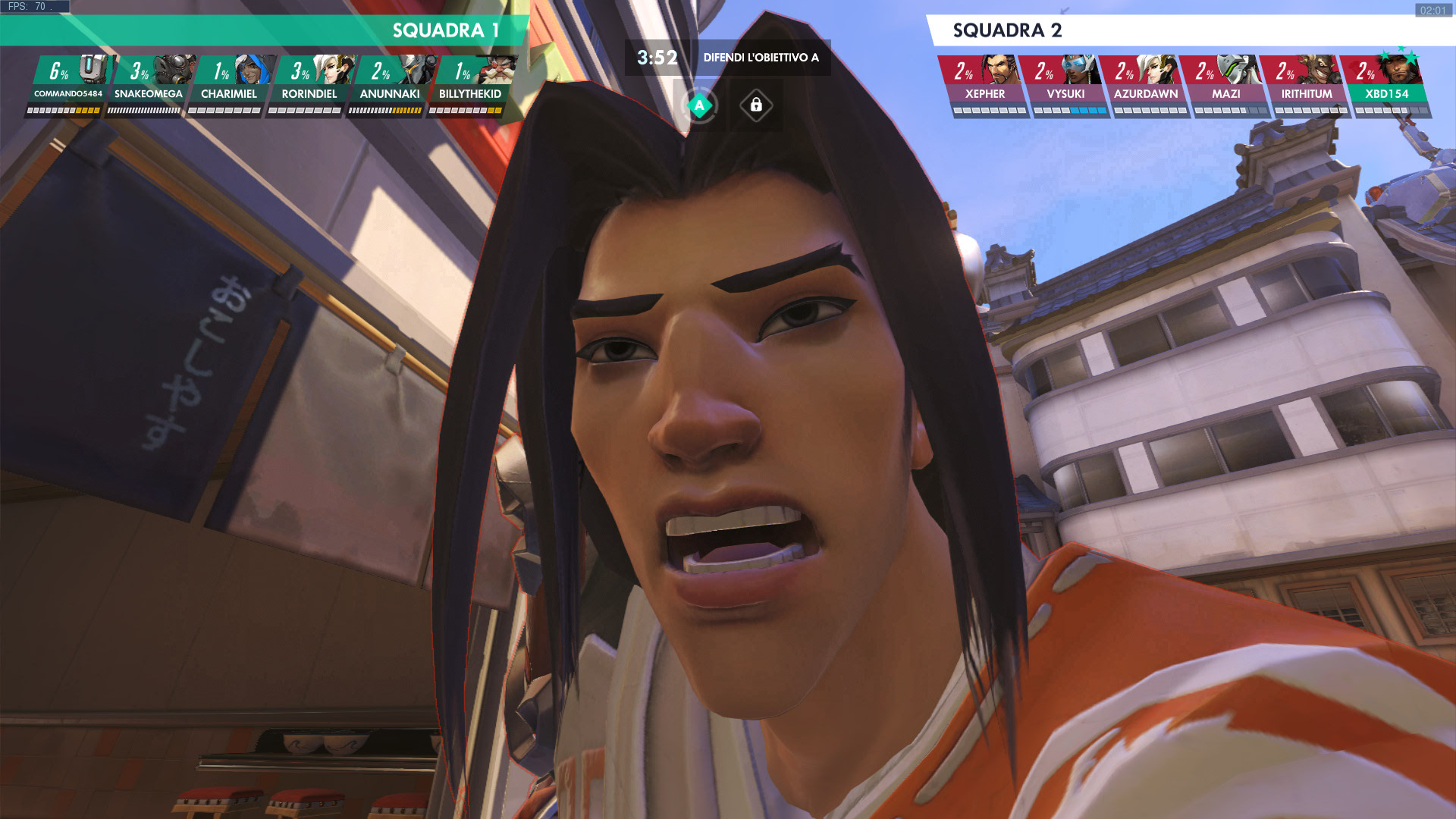Choose AZURDAWN's hero card

pos(1146,83)
